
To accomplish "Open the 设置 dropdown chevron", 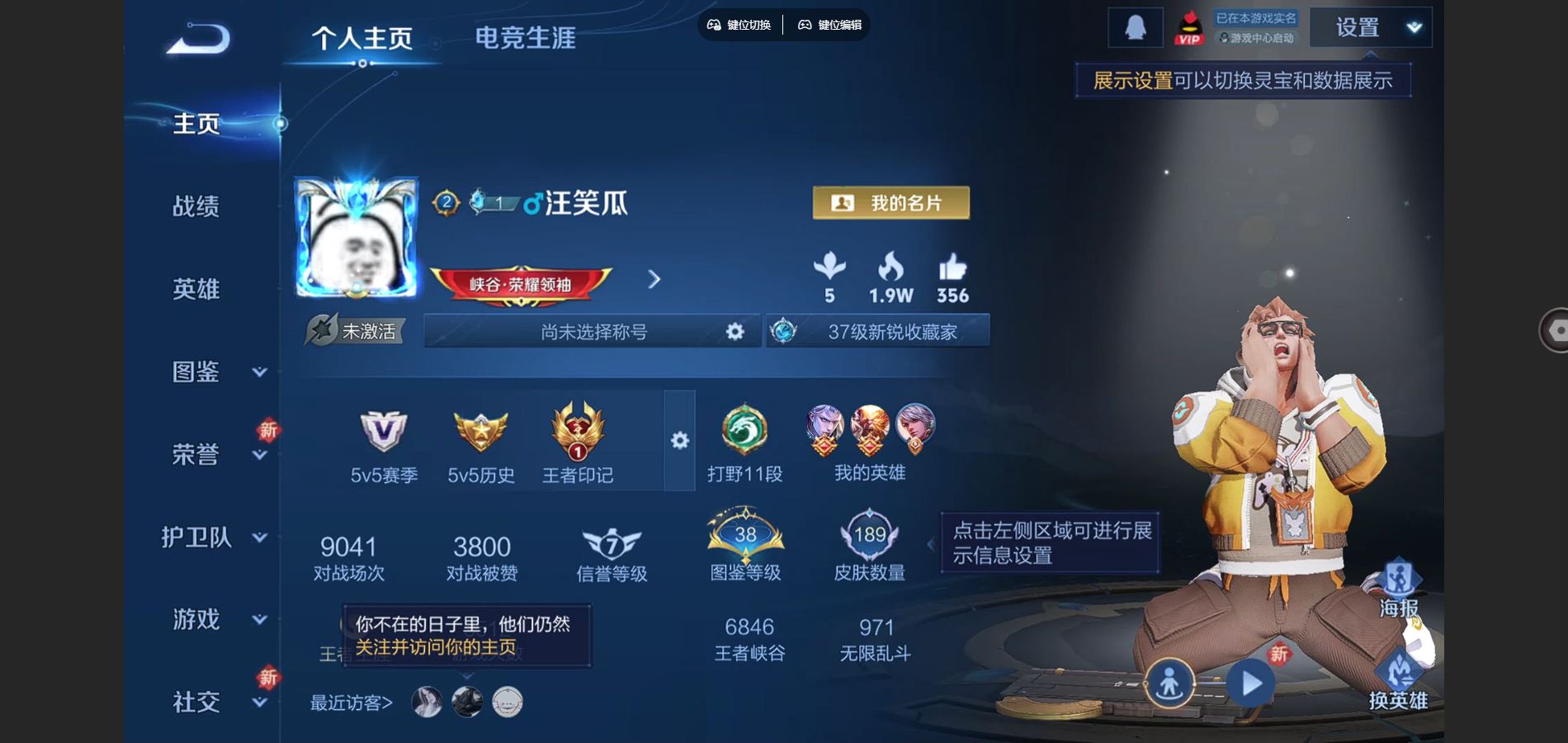I will coord(1413,29).
